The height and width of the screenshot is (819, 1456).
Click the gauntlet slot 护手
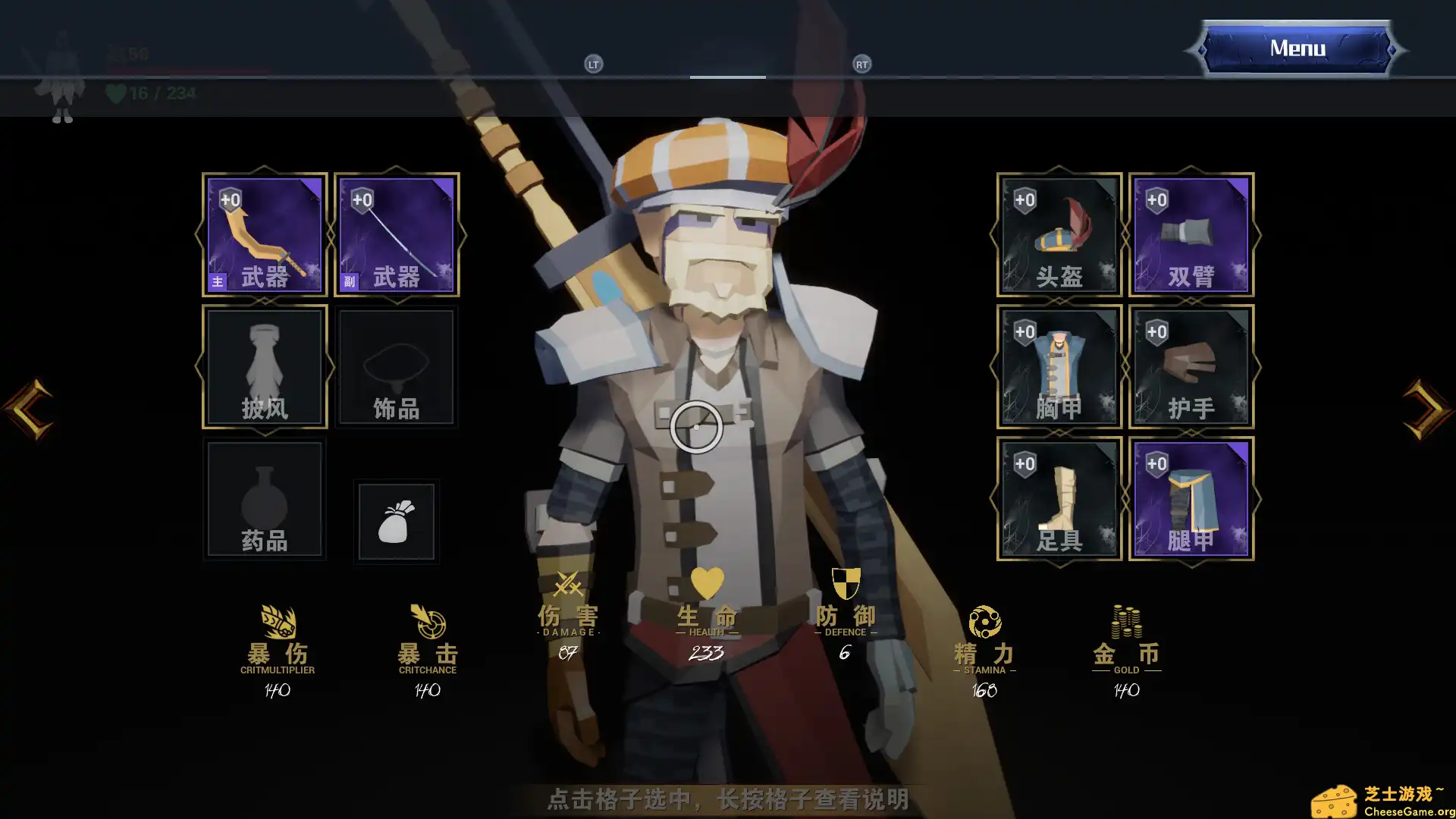[1189, 367]
